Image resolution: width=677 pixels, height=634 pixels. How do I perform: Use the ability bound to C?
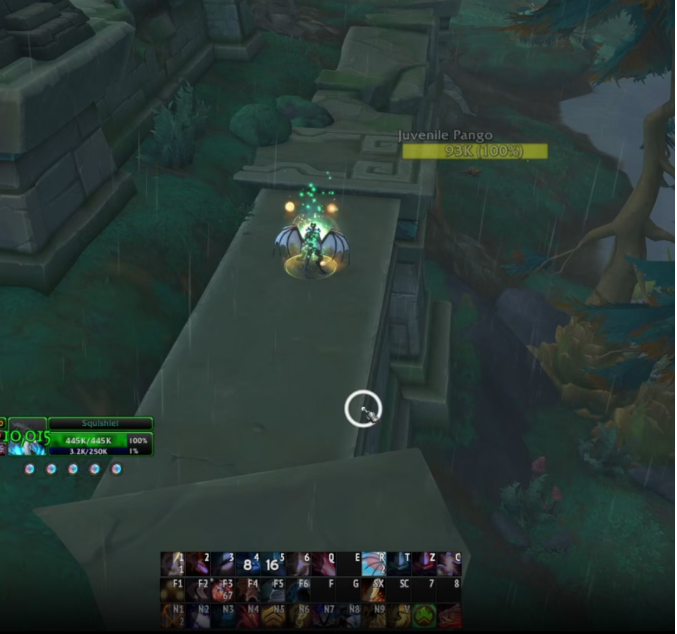tap(449, 564)
